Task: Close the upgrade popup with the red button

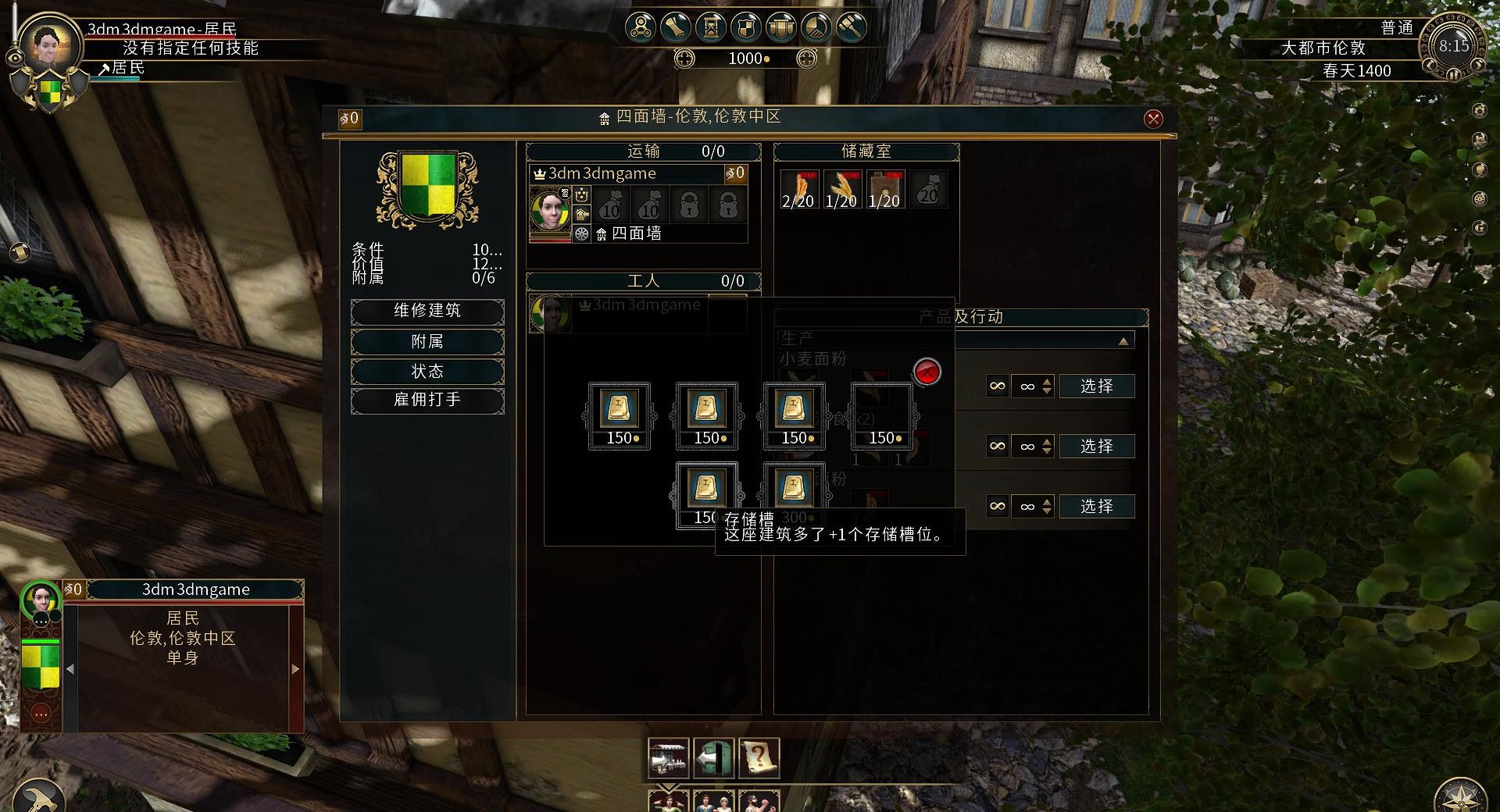Action: 927,372
